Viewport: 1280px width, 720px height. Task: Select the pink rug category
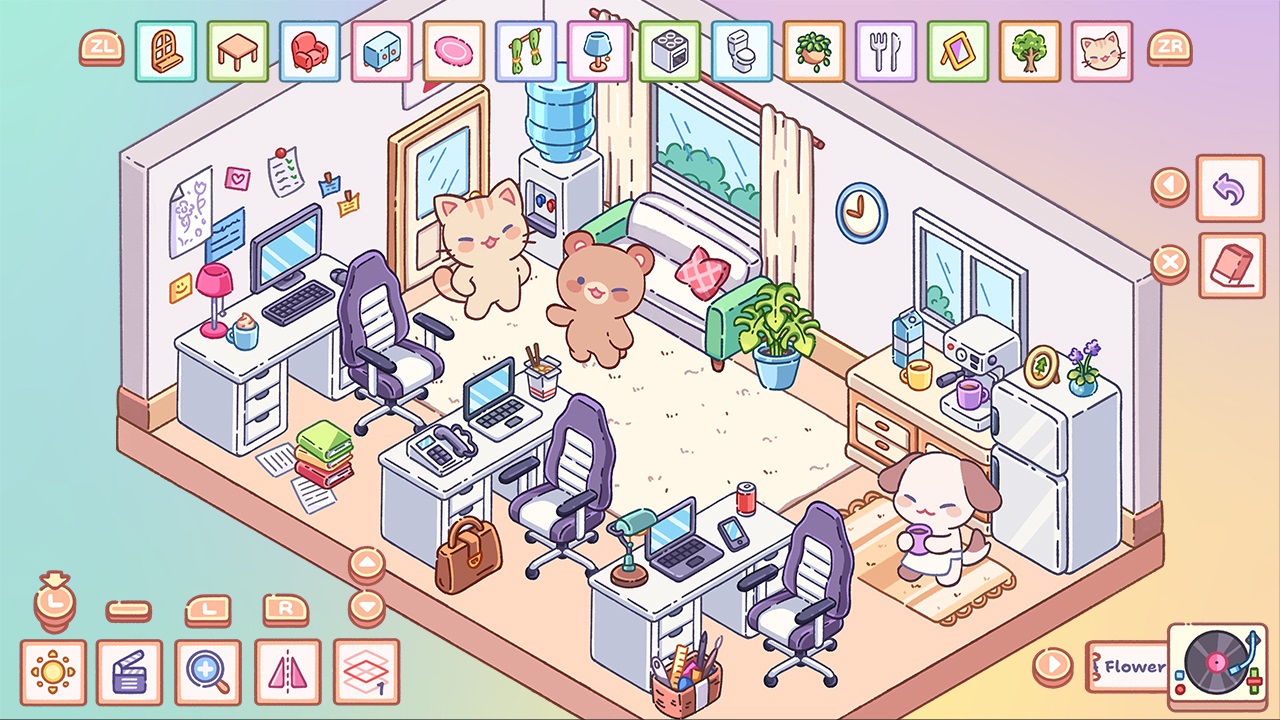(453, 52)
